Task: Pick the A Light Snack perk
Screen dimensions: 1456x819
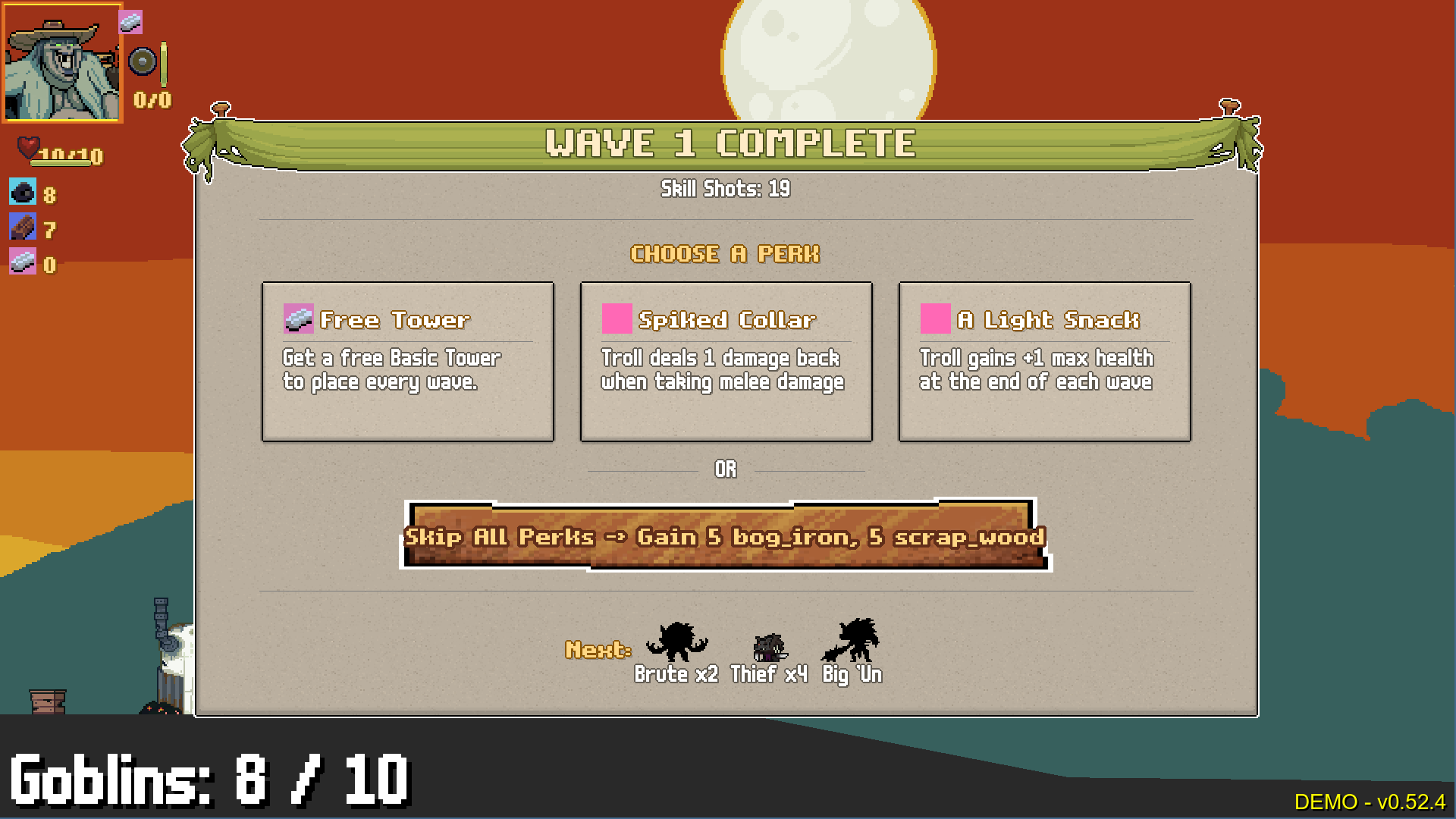Action: pos(1044,361)
